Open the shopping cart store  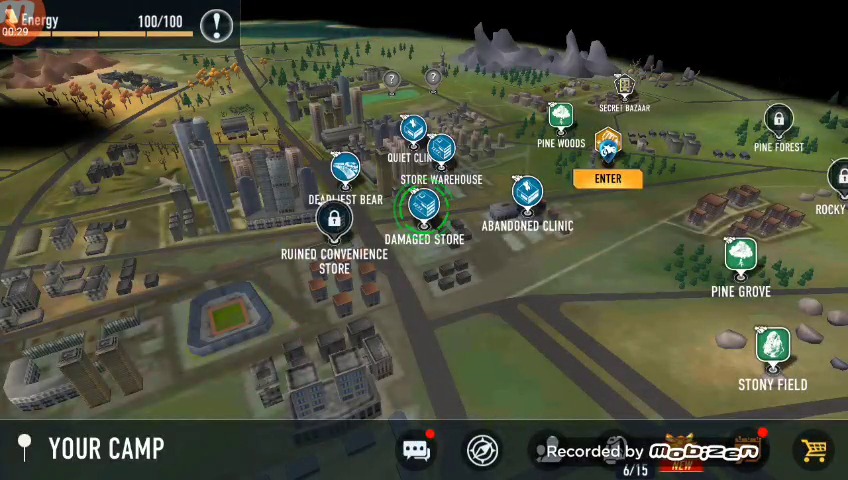814,450
